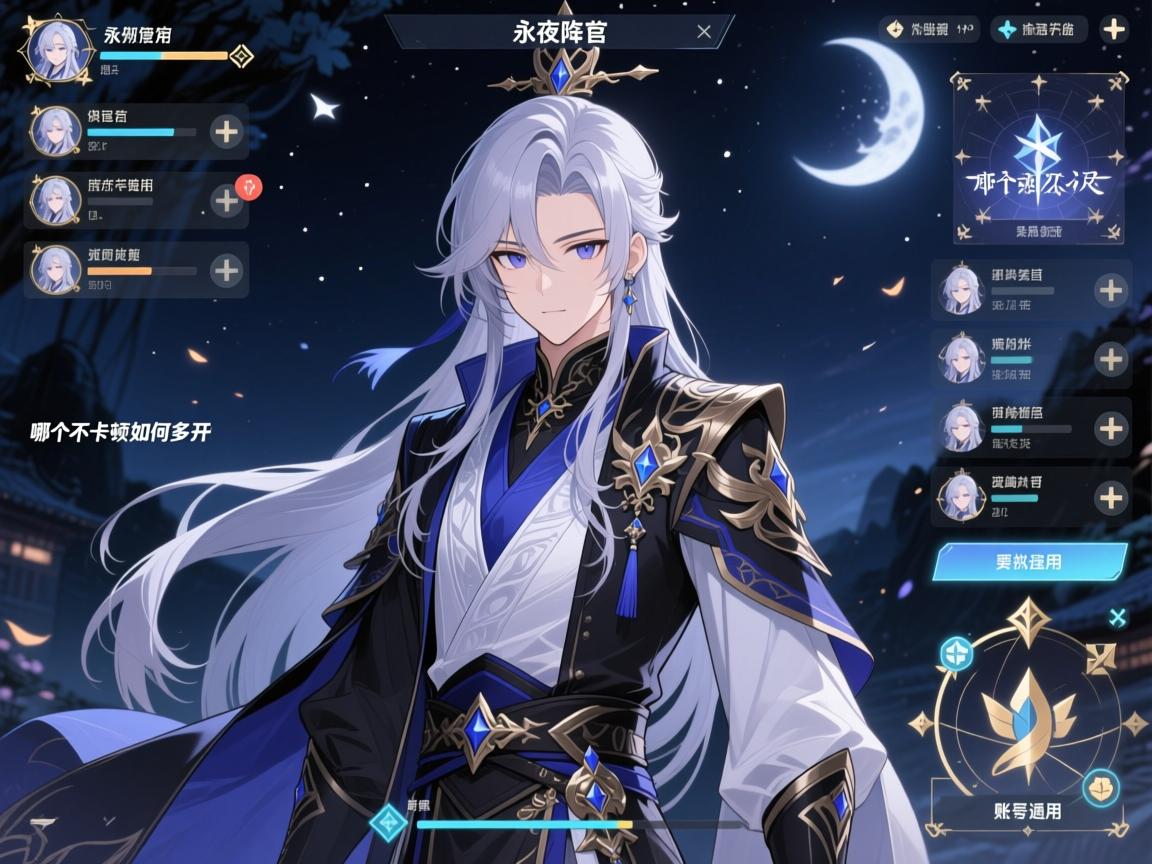
Task: Close the skill wheel with the cyan X
Action: [x=1118, y=617]
